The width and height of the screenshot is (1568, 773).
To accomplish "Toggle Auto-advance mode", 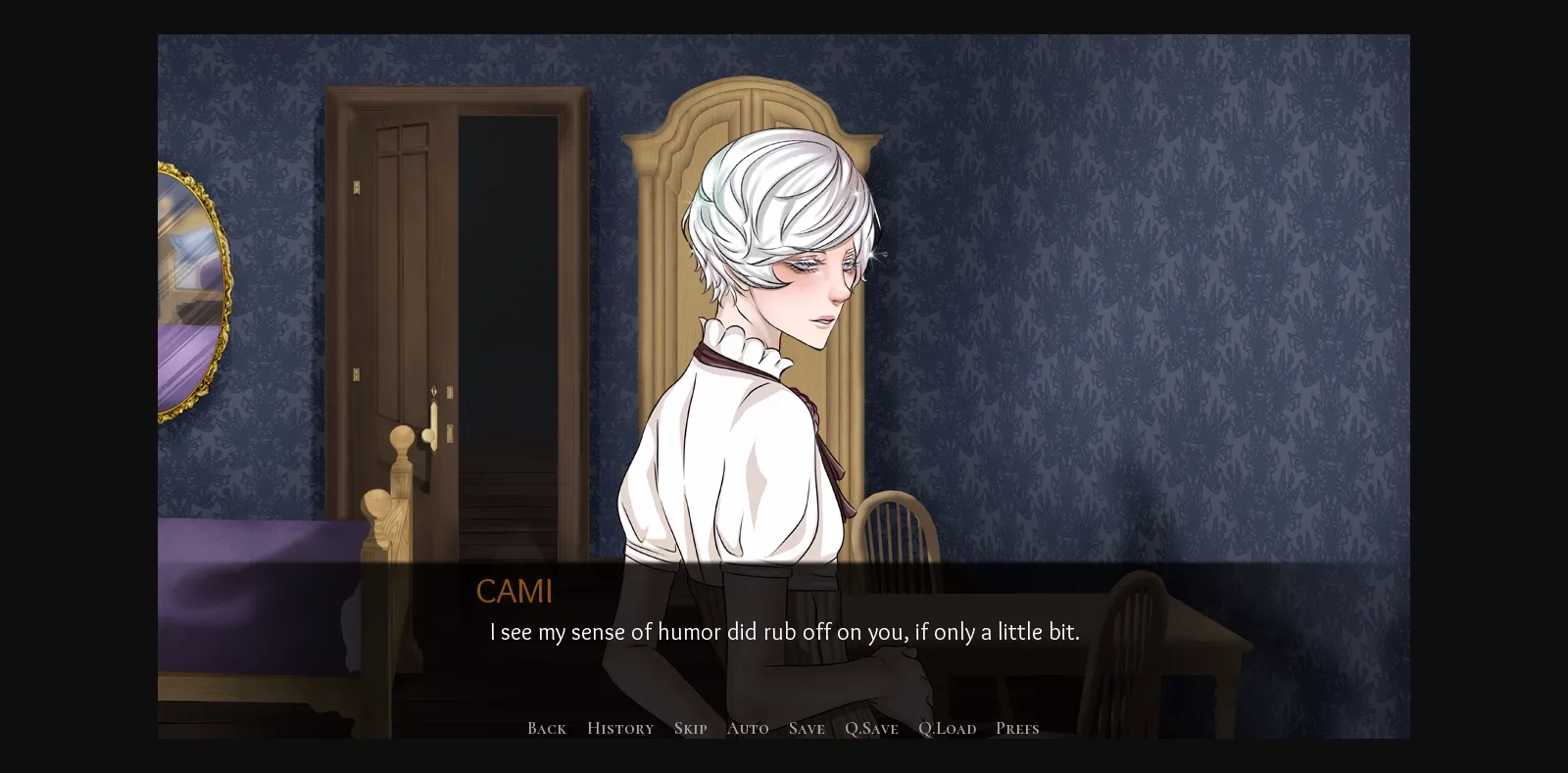I will coord(748,728).
